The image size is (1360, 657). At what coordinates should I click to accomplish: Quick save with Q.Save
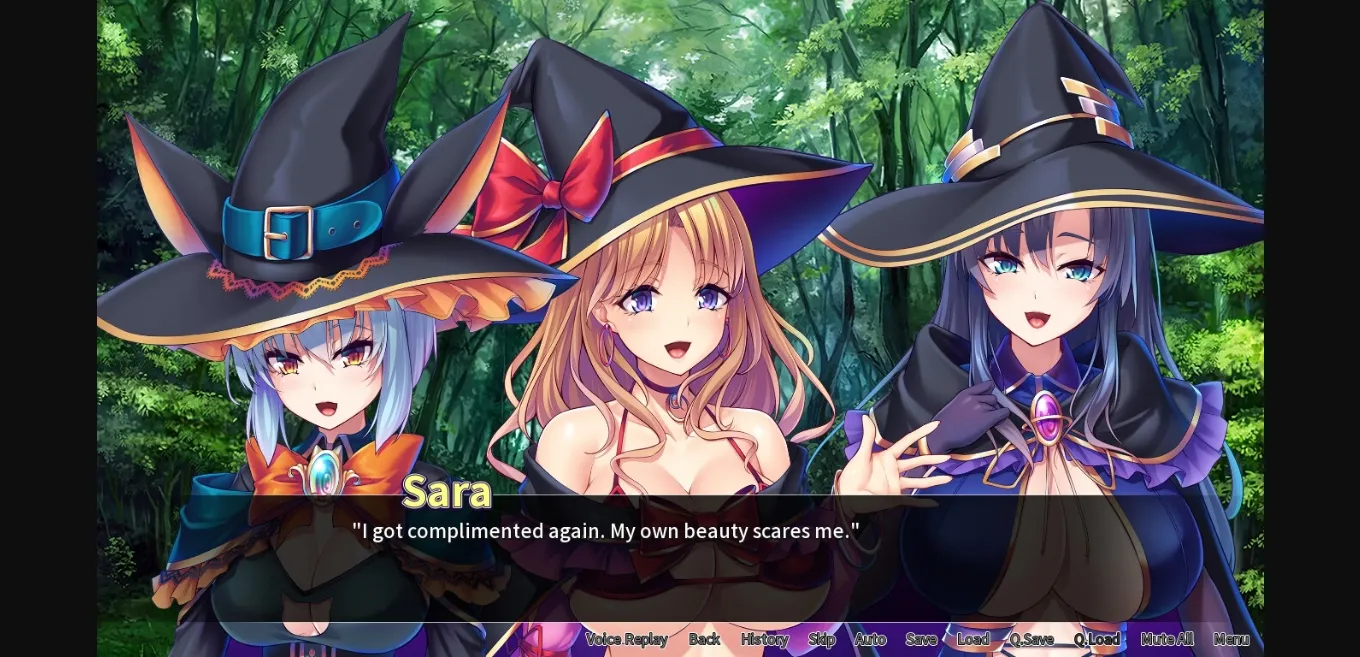[1031, 639]
